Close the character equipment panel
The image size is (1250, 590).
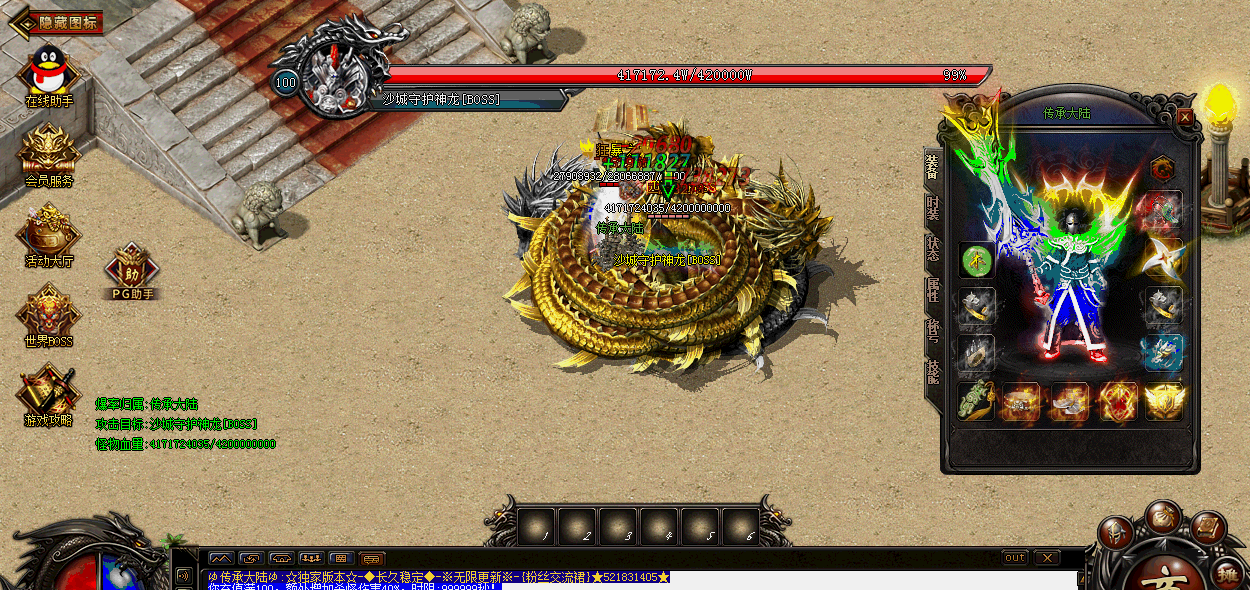(1185, 117)
